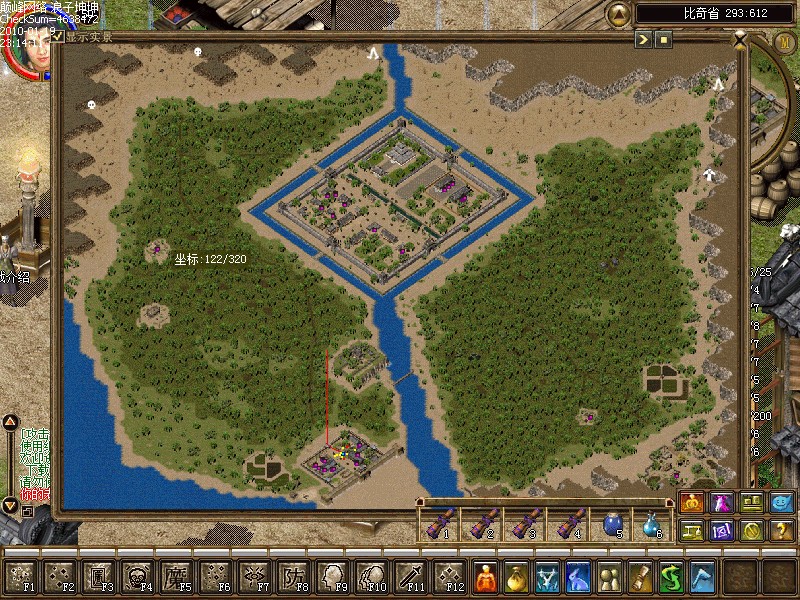Toggle the 显示实景 checkbox on the map
This screenshot has width=800, height=600.
(58, 37)
